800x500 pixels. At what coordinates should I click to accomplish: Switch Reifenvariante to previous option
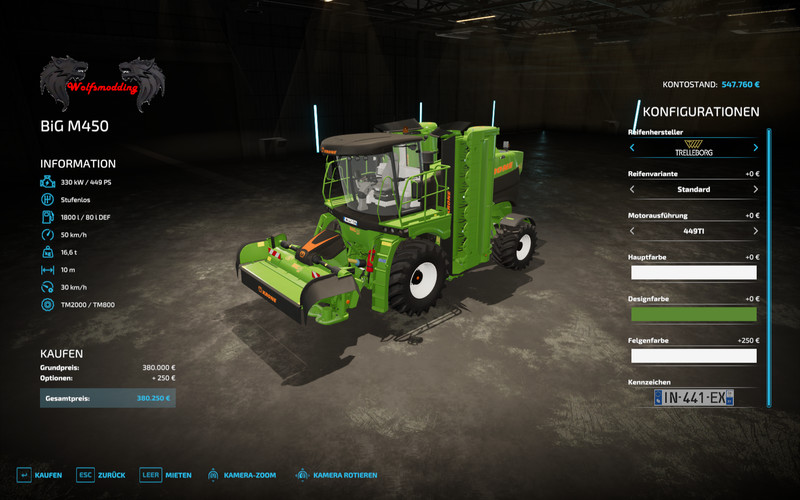coord(632,189)
